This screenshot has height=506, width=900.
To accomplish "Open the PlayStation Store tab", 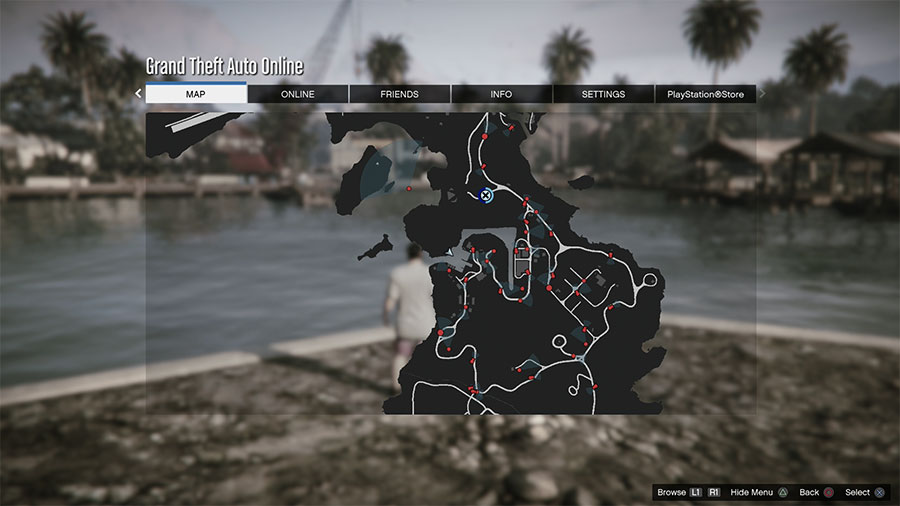I will [x=706, y=94].
